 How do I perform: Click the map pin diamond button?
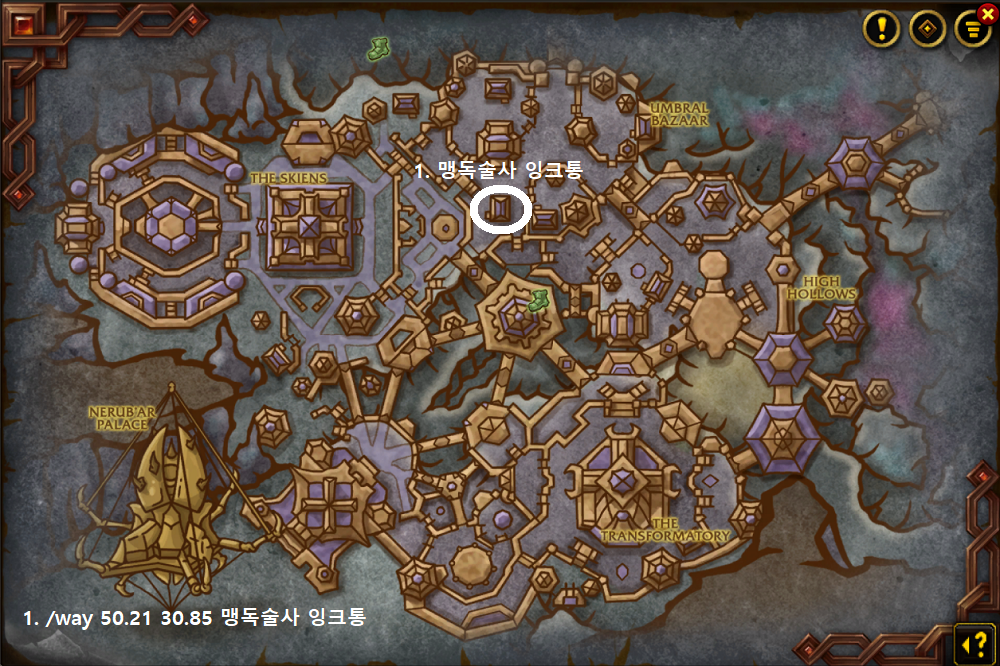coord(927,29)
